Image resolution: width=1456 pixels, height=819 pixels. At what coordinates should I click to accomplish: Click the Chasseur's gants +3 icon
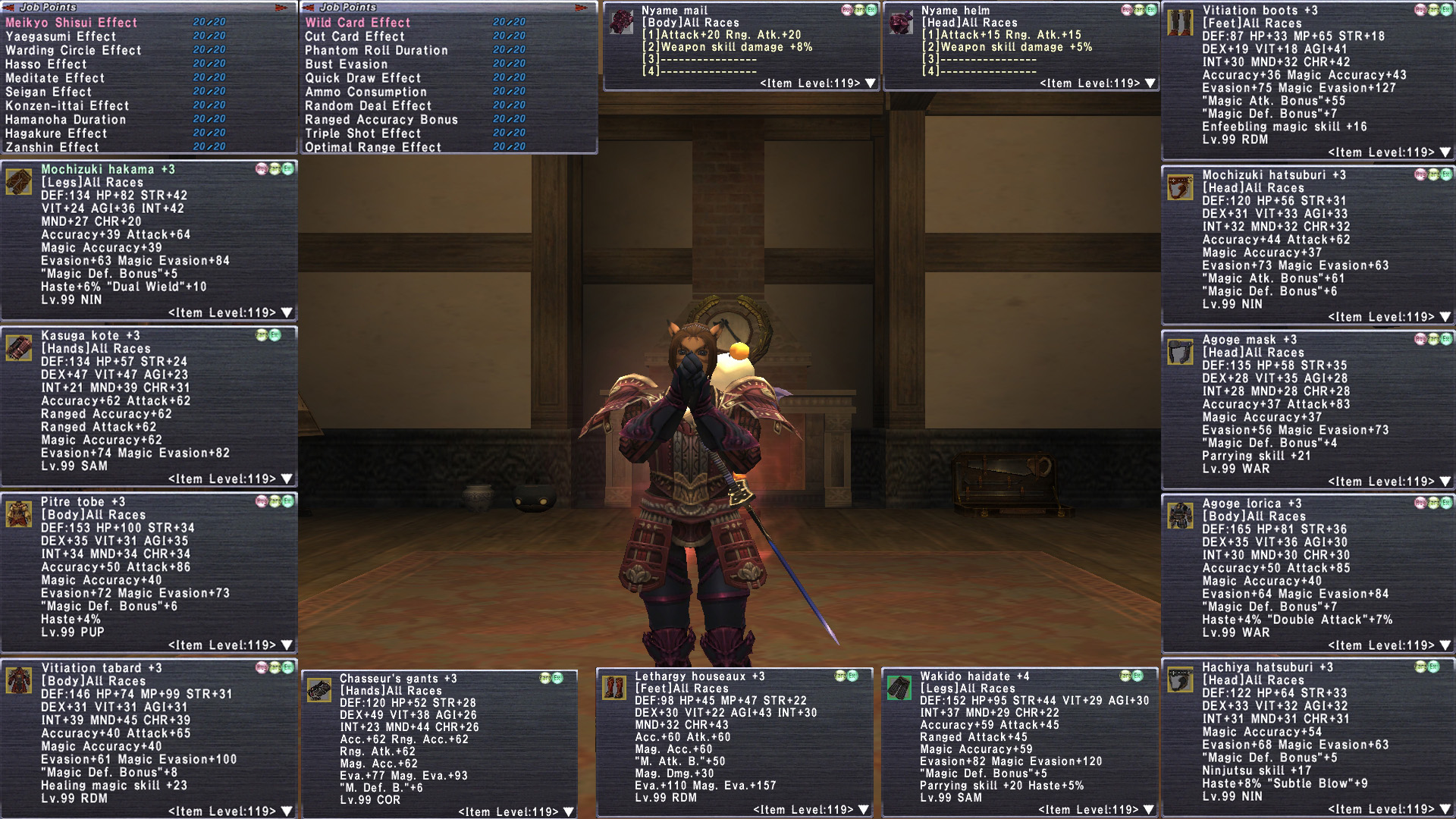[319, 691]
